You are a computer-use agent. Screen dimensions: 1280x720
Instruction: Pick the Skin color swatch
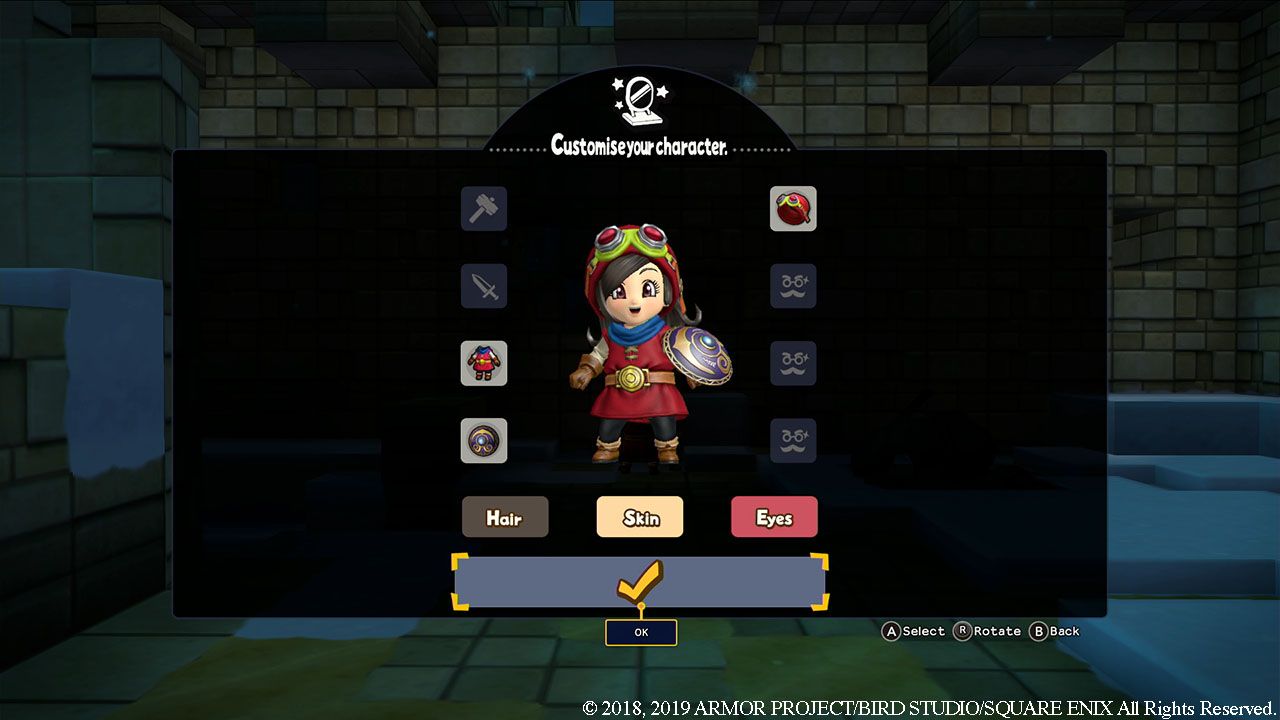click(640, 517)
